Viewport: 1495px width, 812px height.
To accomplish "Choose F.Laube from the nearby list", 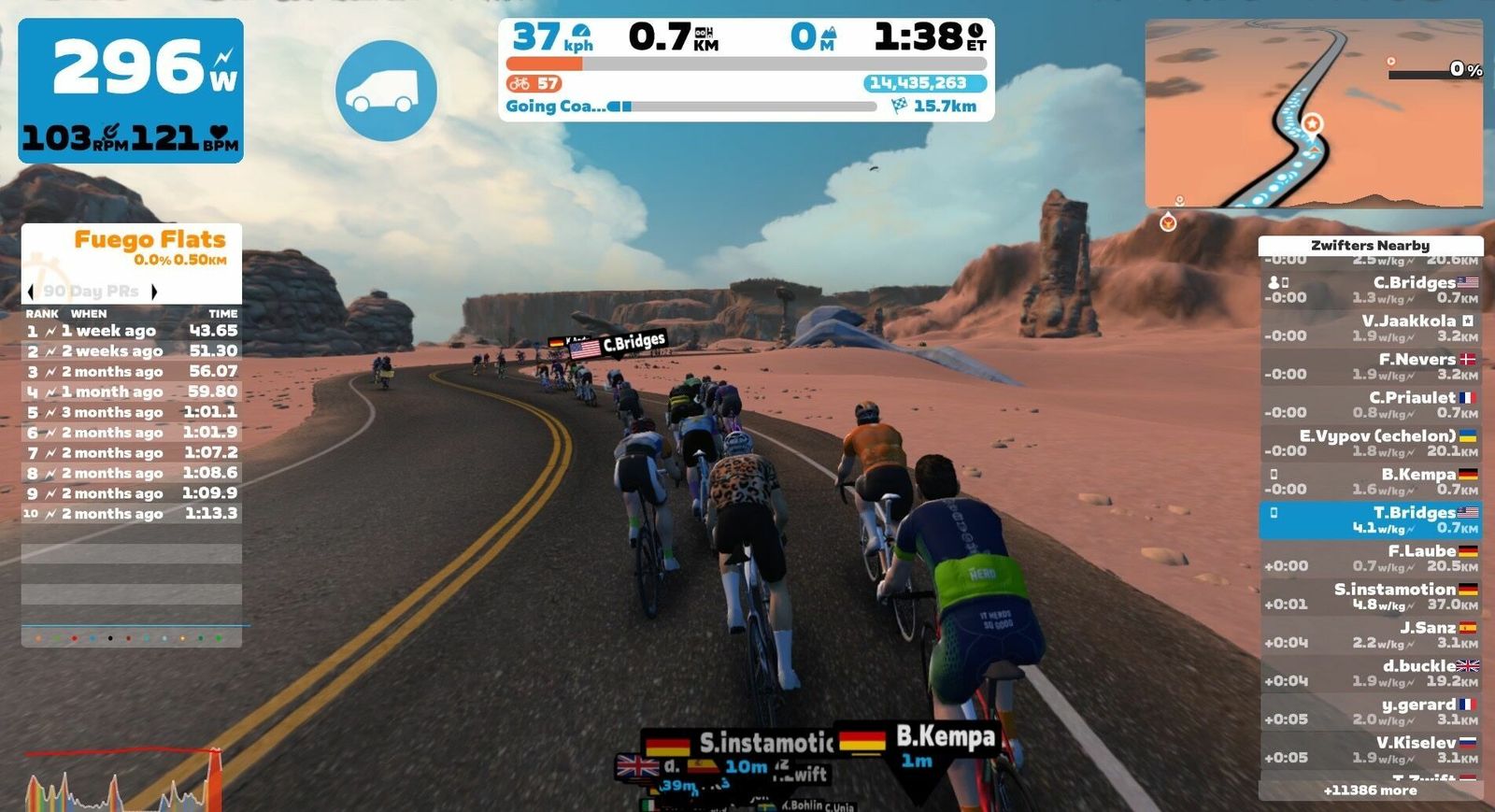I will click(1370, 558).
